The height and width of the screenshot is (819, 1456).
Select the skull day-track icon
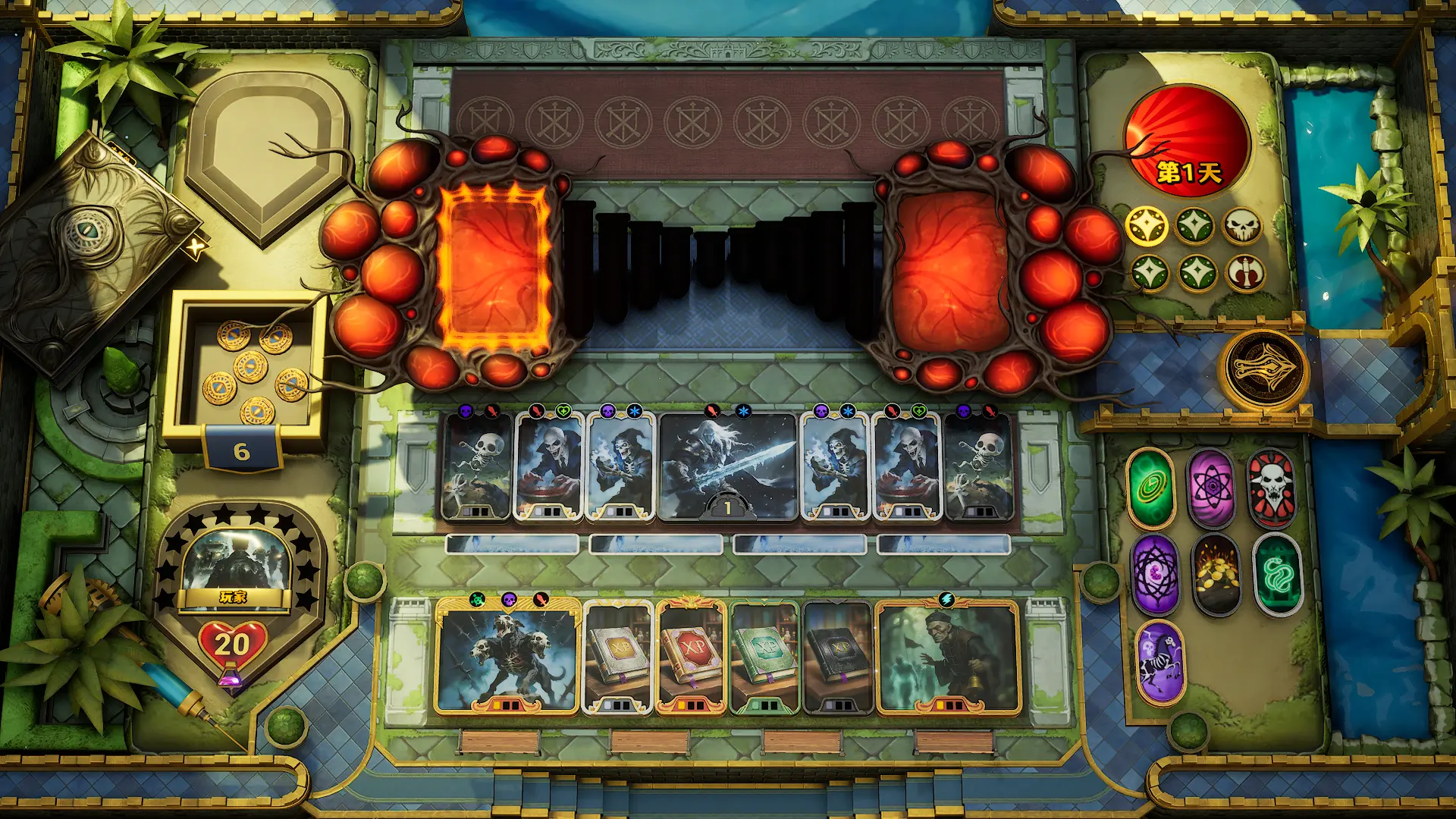(x=1242, y=225)
